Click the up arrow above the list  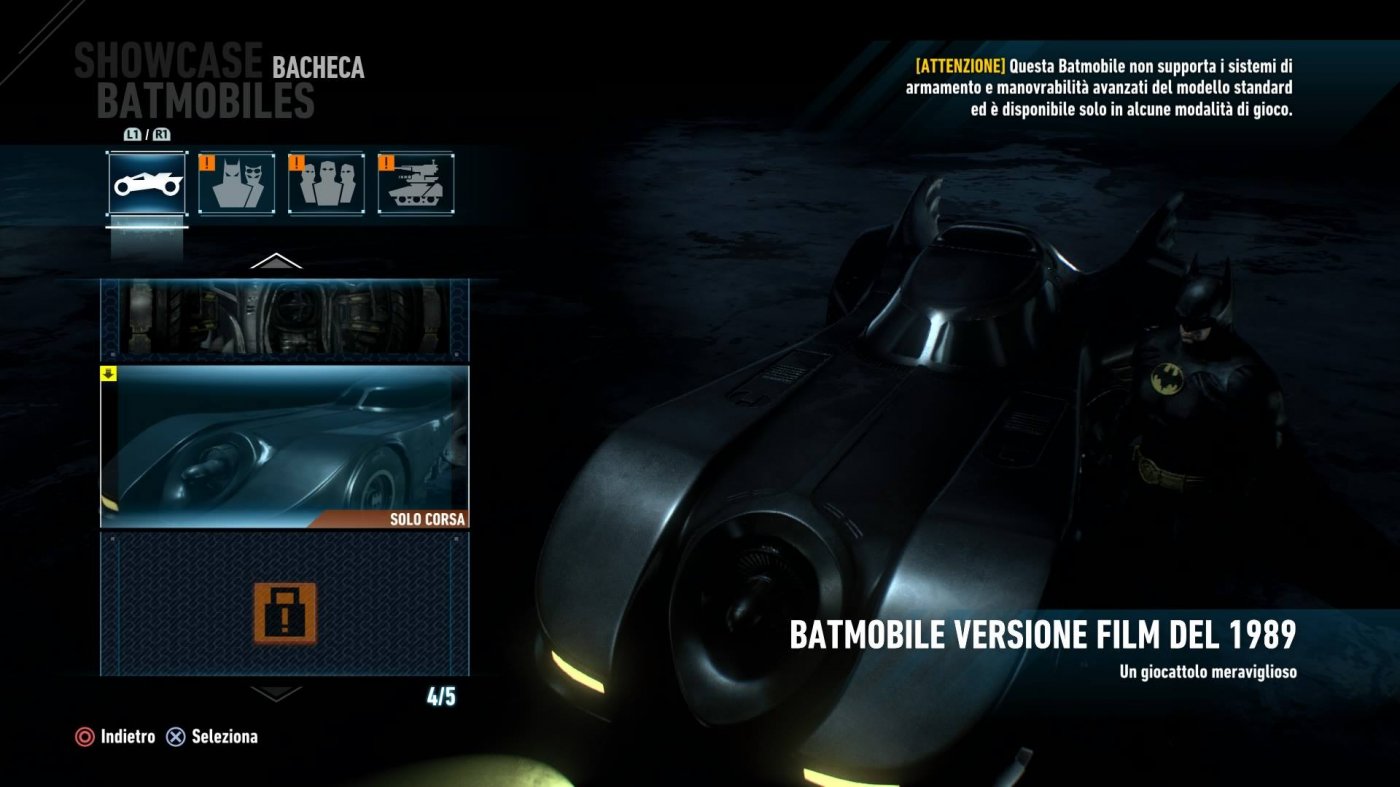coord(276,262)
